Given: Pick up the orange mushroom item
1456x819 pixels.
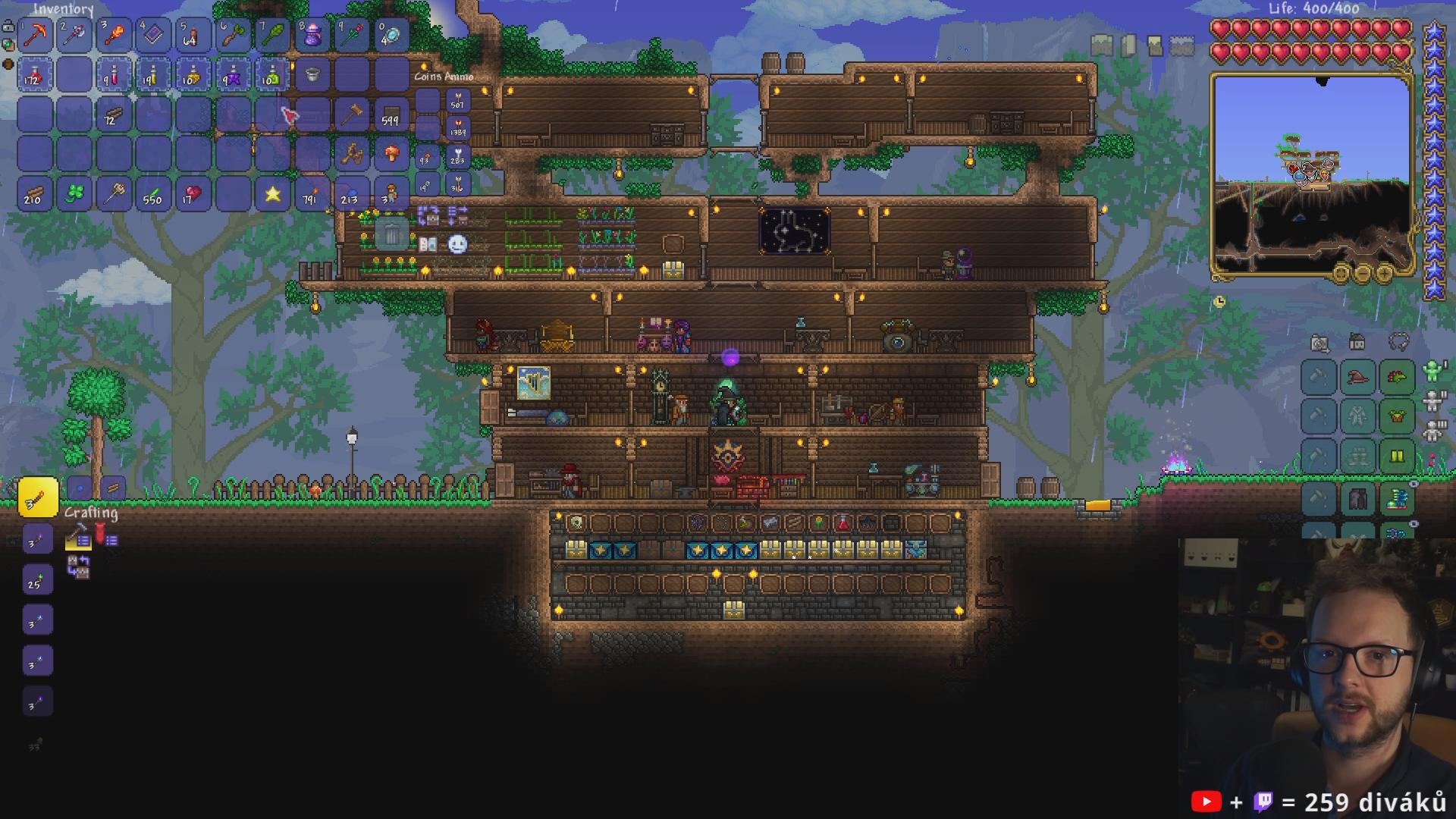Looking at the screenshot, I should pyautogui.click(x=391, y=154).
